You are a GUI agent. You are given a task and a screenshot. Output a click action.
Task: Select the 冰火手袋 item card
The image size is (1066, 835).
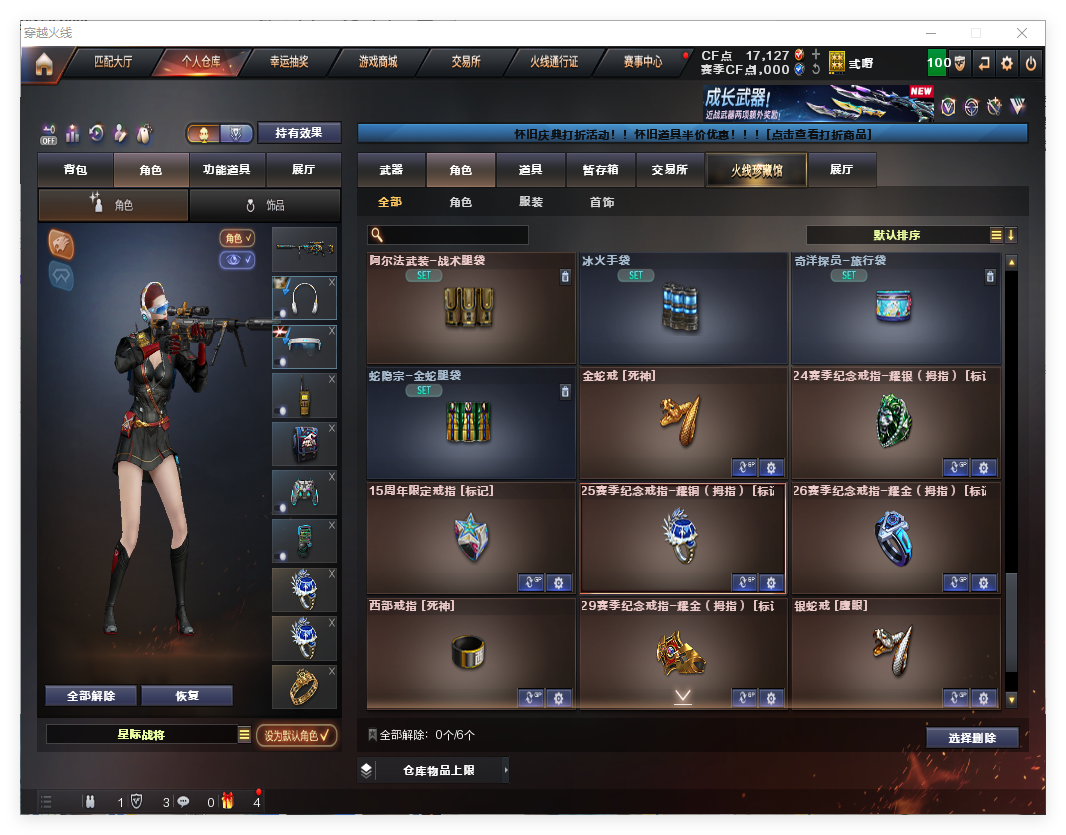683,308
